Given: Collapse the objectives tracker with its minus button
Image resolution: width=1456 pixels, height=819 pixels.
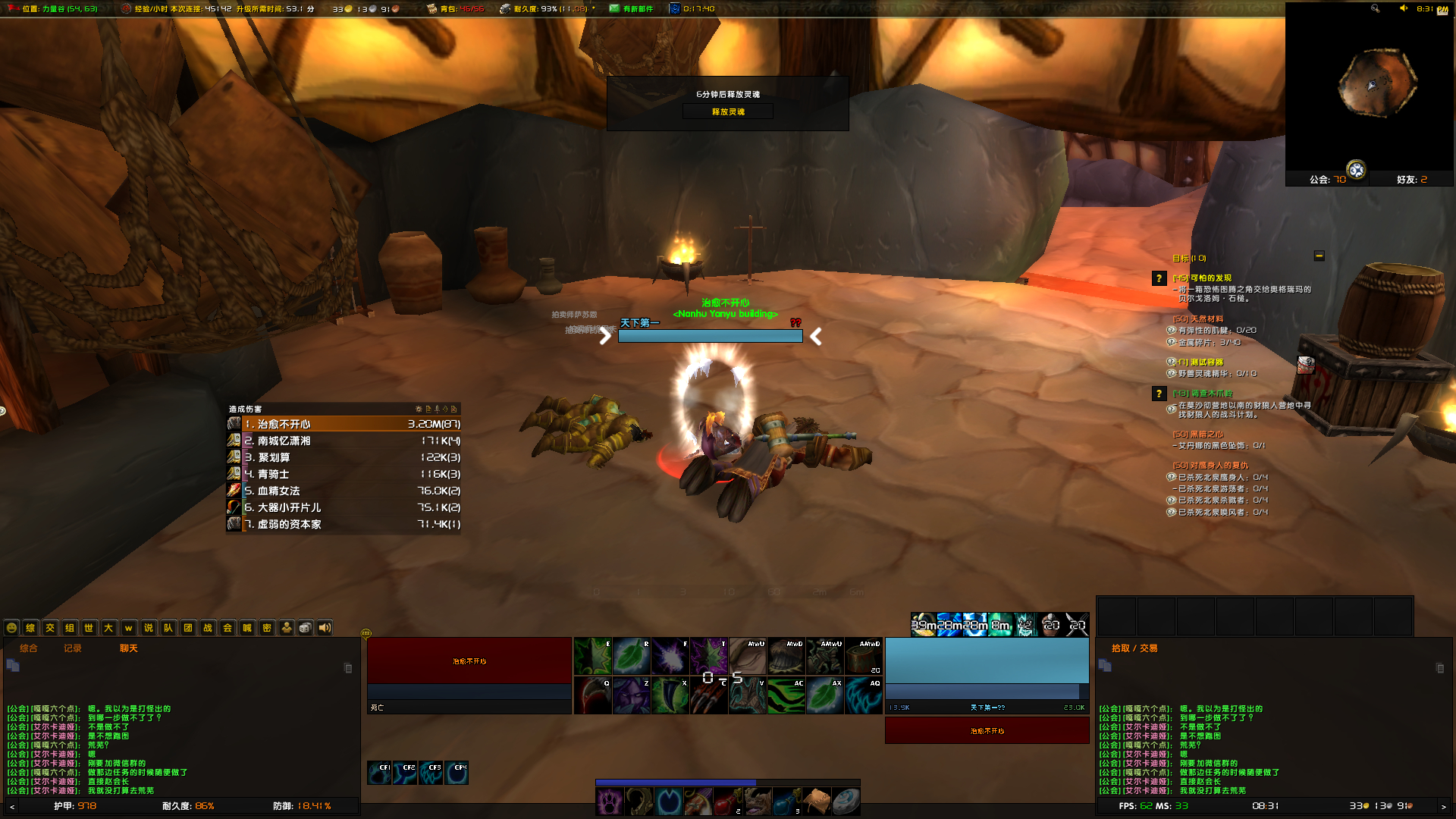Looking at the screenshot, I should click(1319, 256).
